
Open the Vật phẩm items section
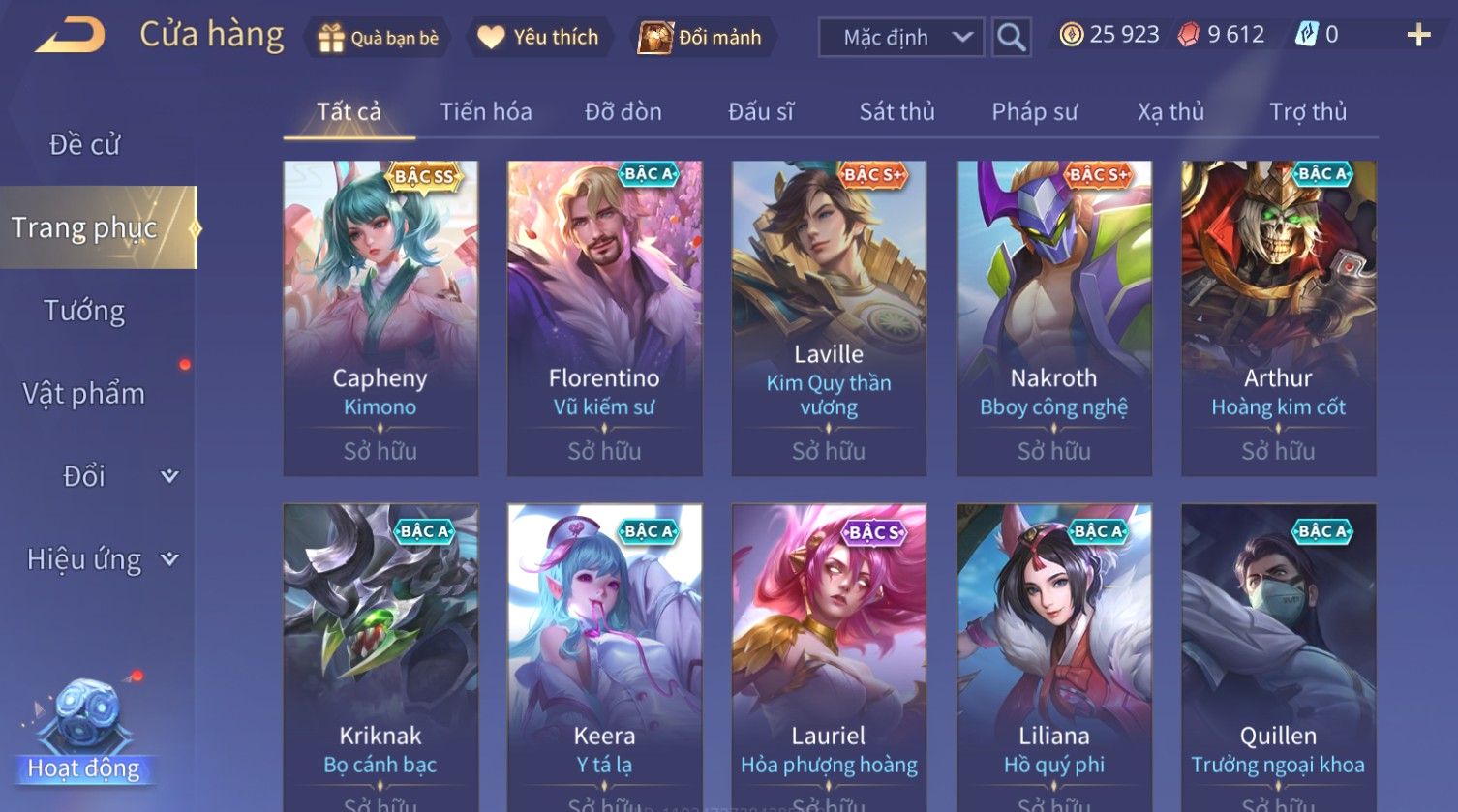pyautogui.click(x=84, y=394)
